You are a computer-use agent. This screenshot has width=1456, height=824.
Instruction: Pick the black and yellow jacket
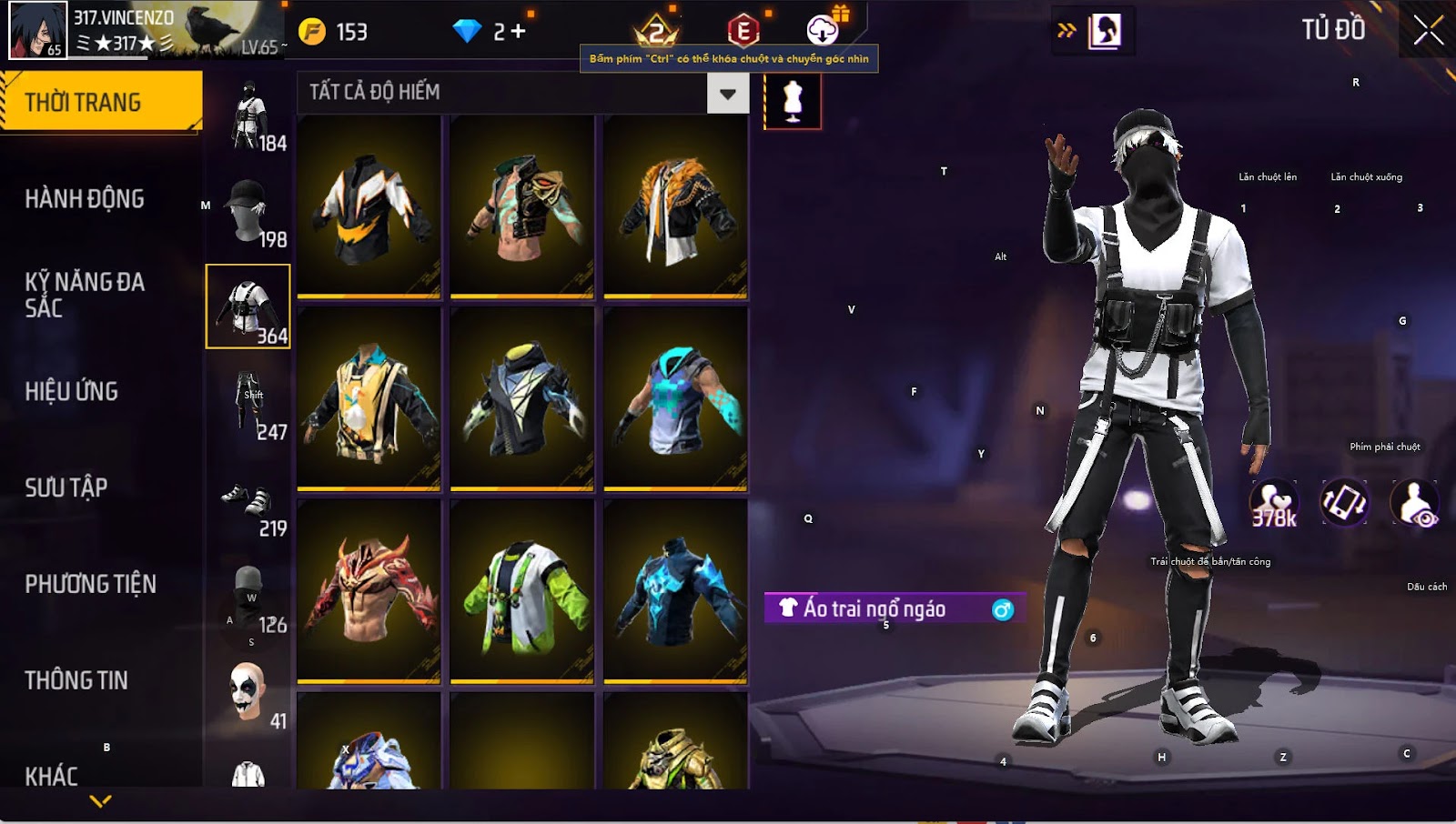click(x=369, y=206)
